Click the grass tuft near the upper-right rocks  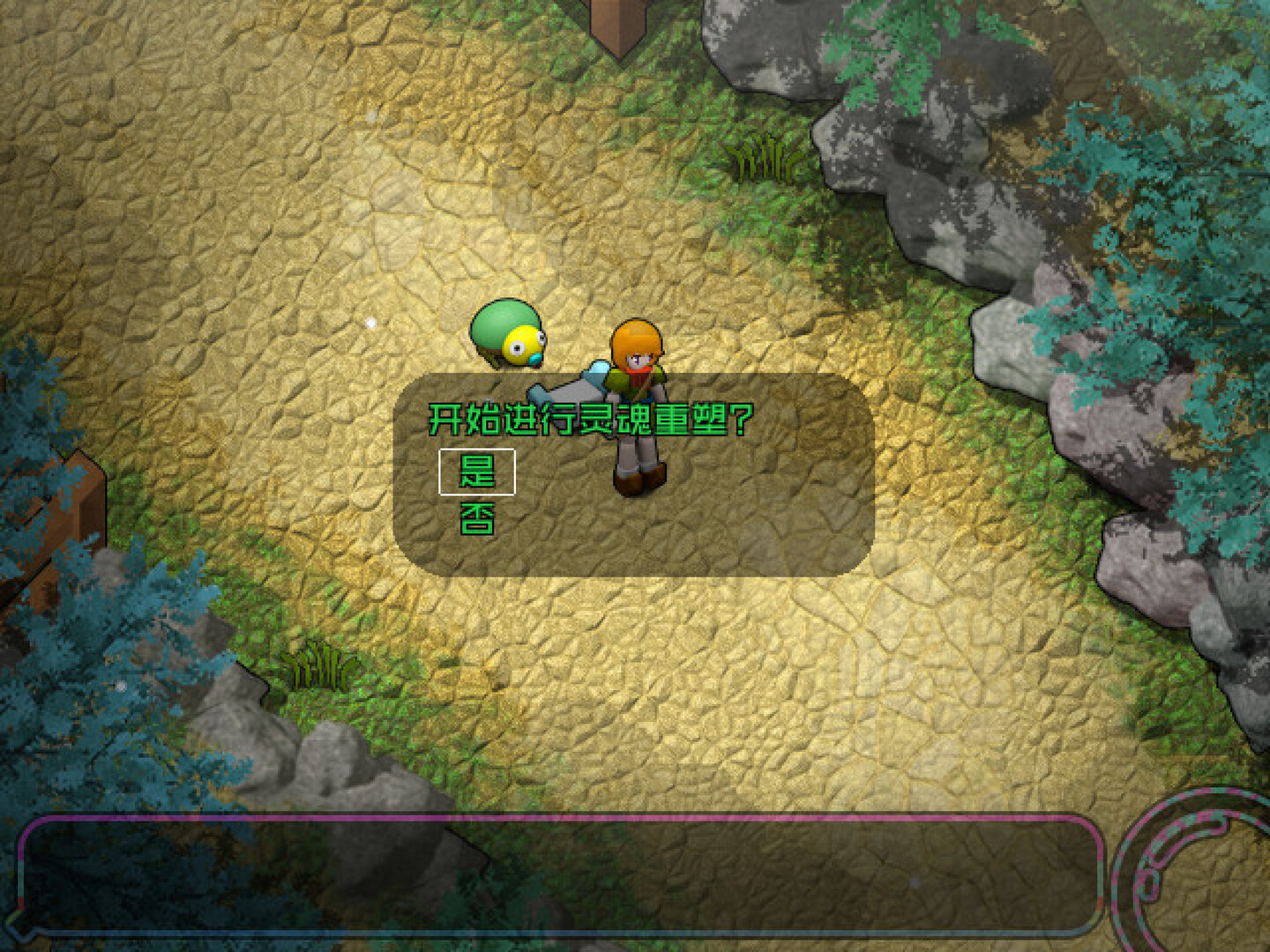763,159
